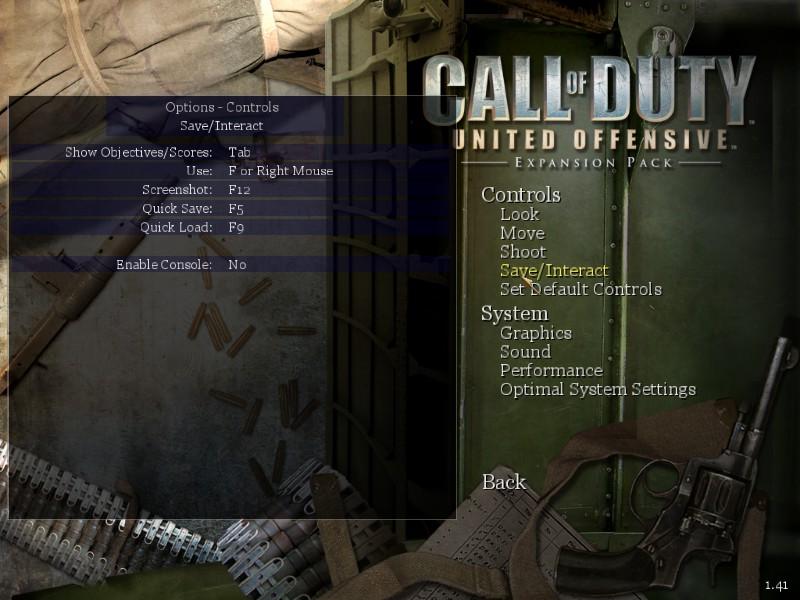Select the Move controls entry
The image size is (800, 600).
click(x=522, y=233)
